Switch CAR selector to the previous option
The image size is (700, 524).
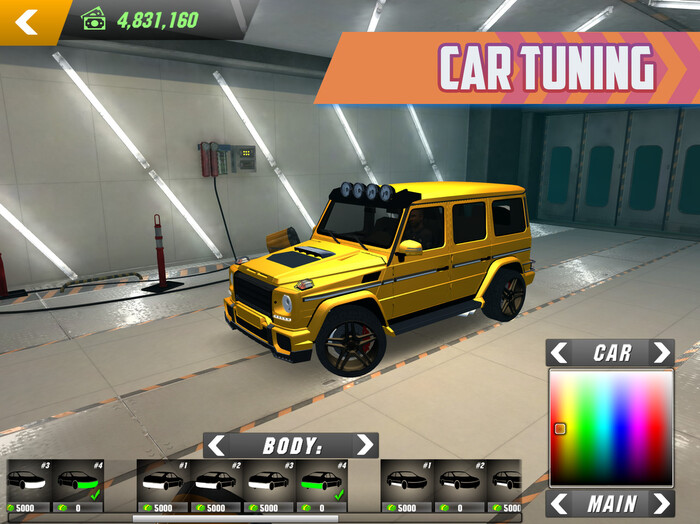(560, 353)
